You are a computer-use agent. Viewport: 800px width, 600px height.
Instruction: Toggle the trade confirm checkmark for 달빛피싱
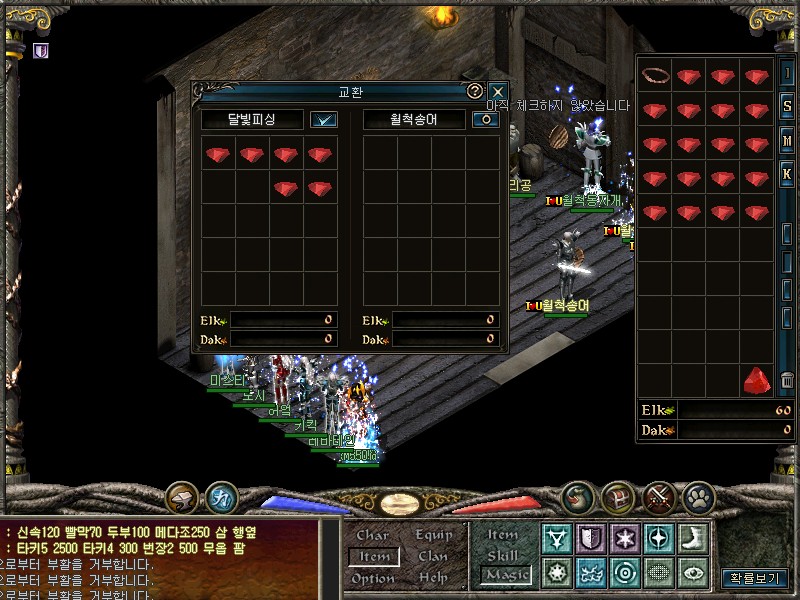(x=324, y=119)
